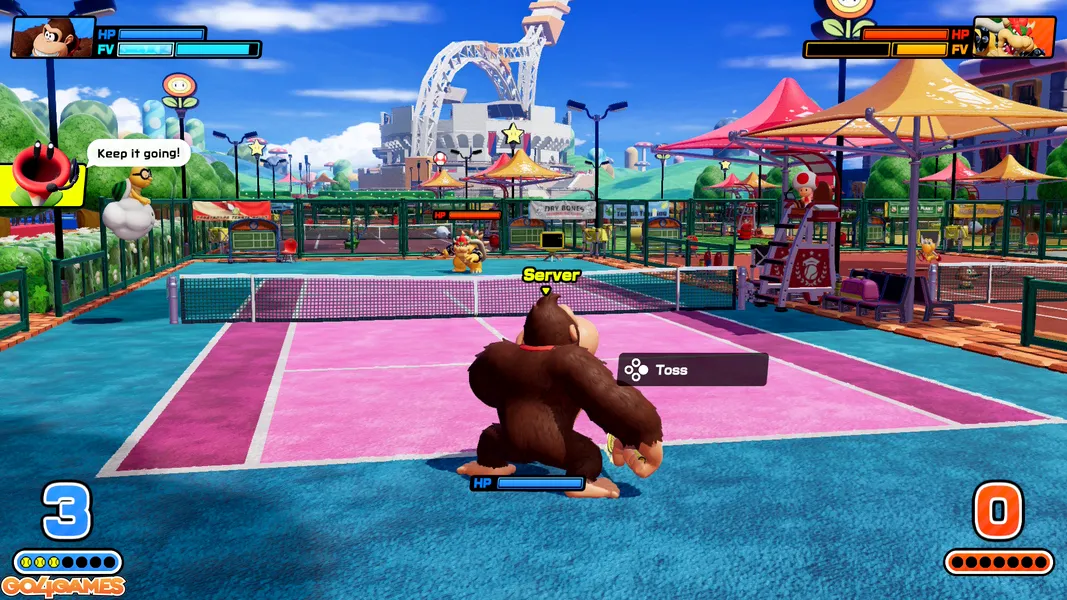The height and width of the screenshot is (600, 1067).
Task: Click Donkey Kong's portrait icon
Action: pos(52,37)
